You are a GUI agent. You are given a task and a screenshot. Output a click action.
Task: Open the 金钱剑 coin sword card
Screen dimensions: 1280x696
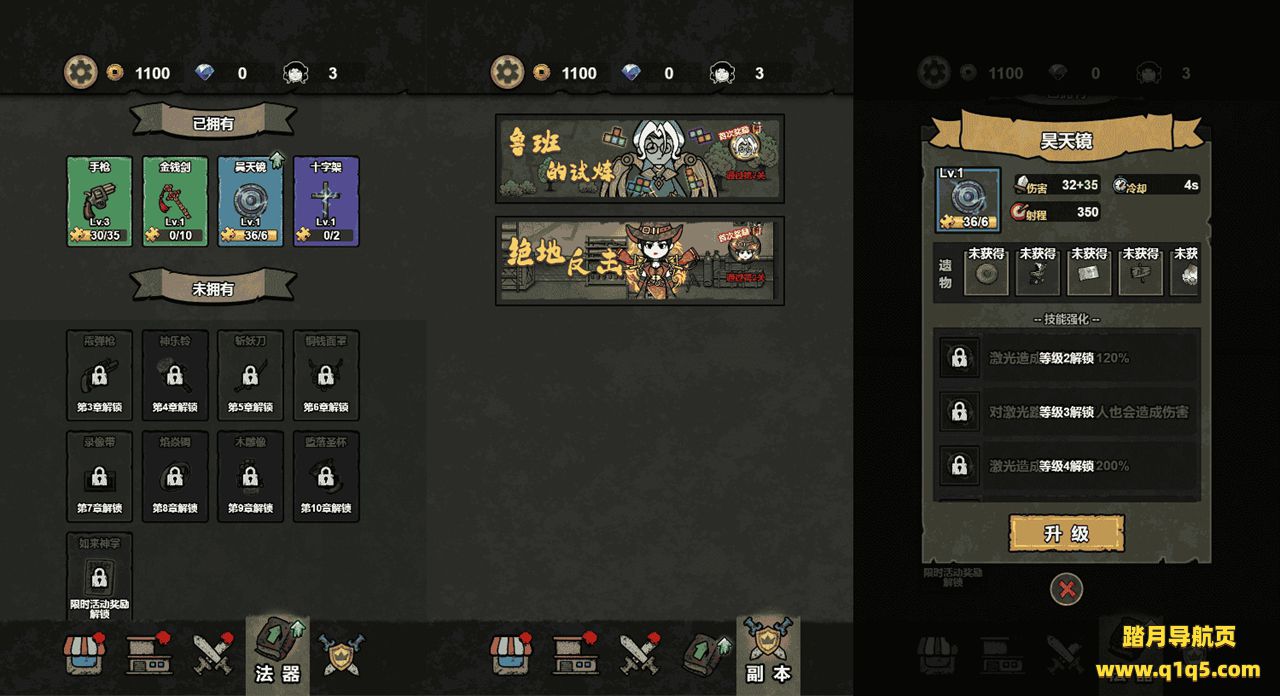pos(175,201)
